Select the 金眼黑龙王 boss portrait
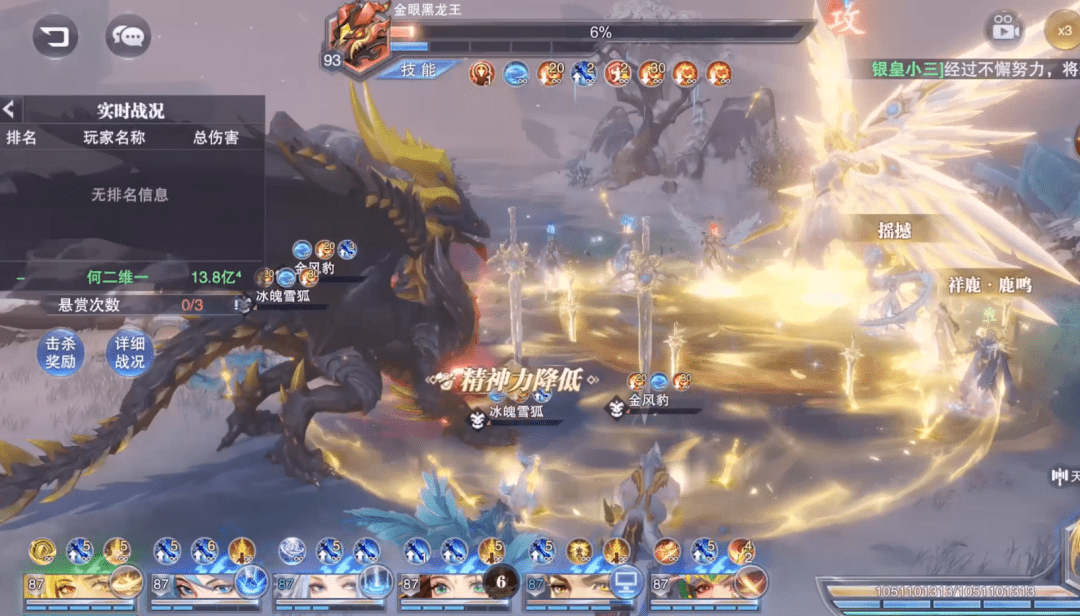This screenshot has height=616, width=1080. point(358,38)
